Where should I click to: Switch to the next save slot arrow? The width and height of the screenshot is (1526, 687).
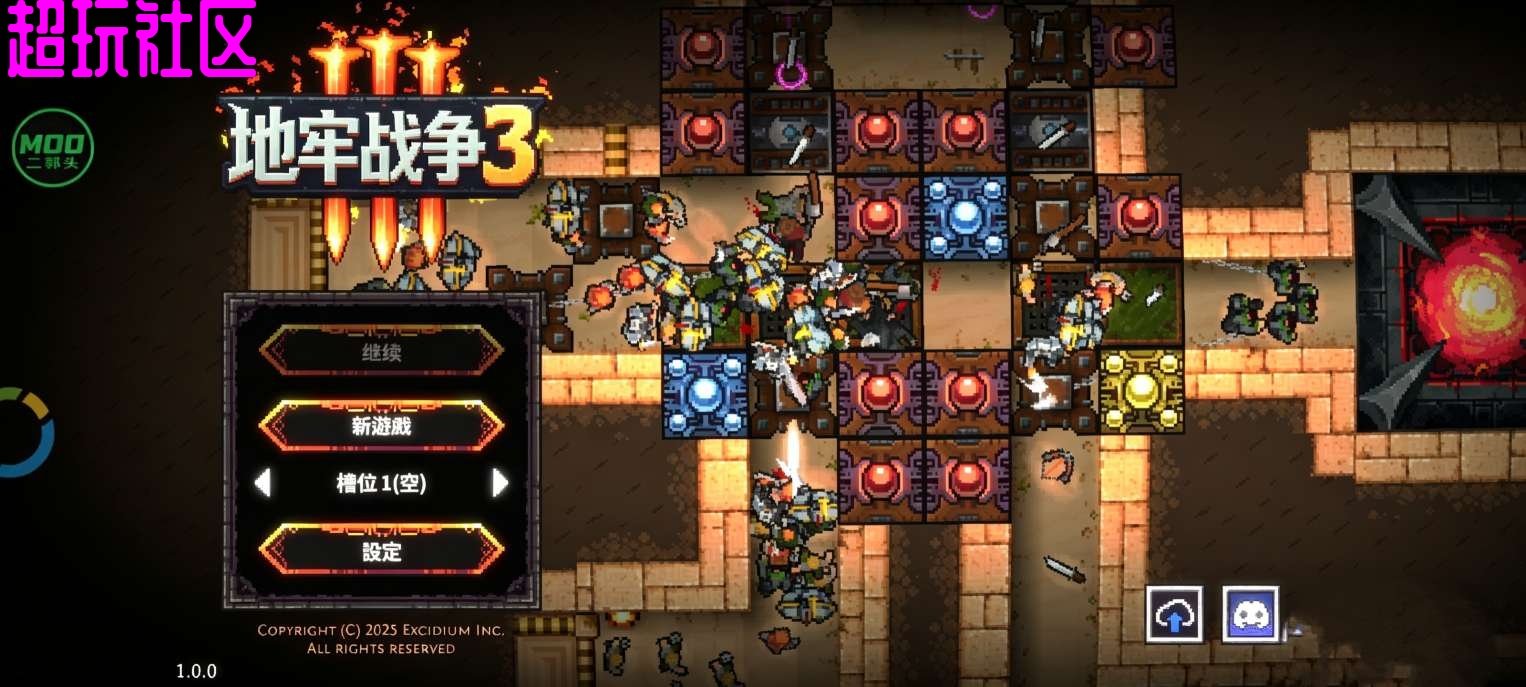click(500, 484)
